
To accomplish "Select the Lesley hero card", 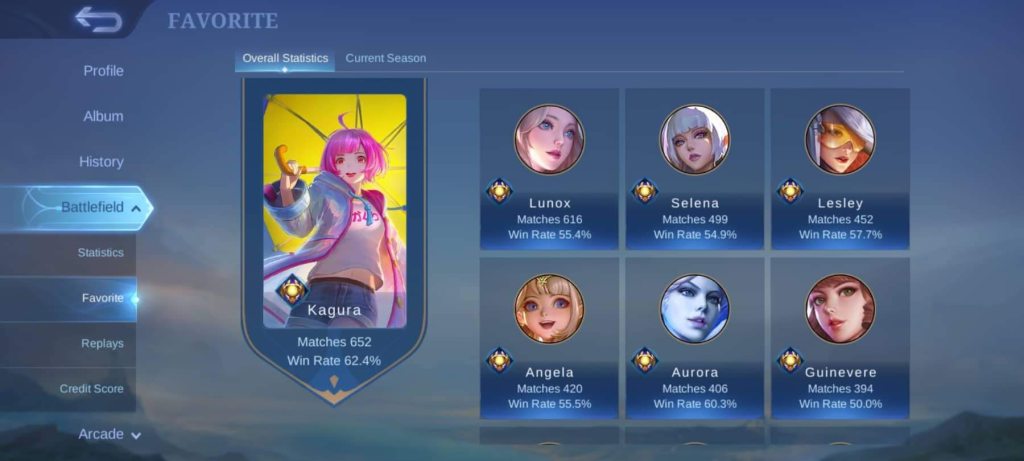I will point(840,168).
